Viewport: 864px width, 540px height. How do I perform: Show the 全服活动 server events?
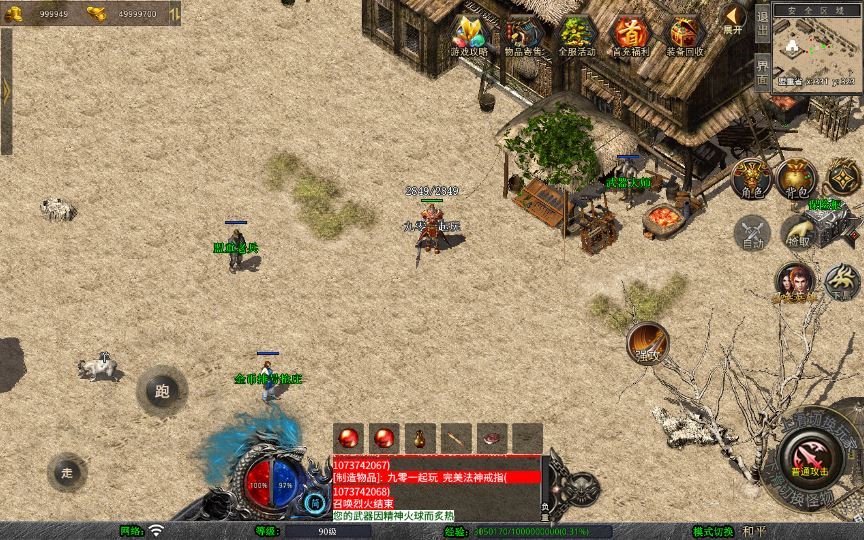click(576, 36)
